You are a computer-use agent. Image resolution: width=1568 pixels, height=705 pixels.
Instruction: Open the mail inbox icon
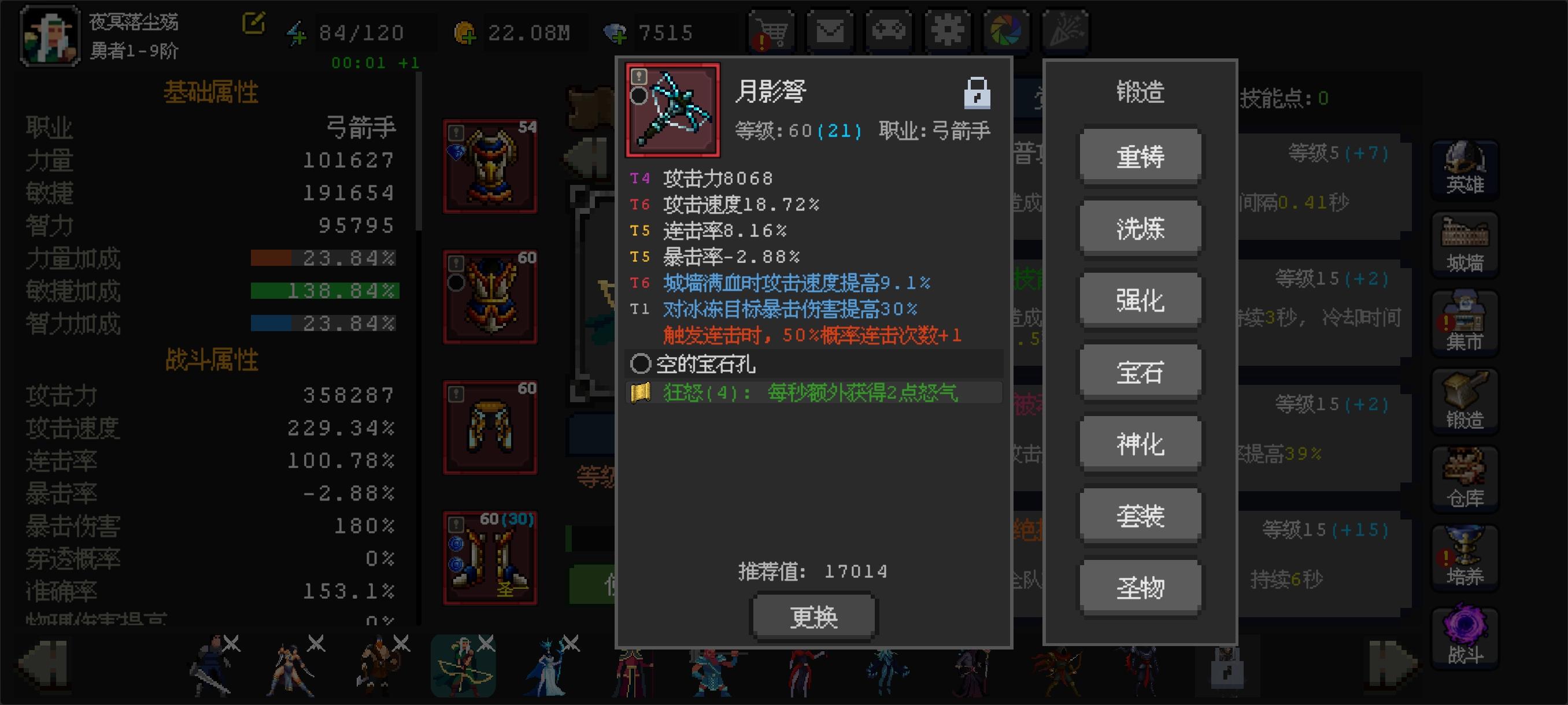(x=828, y=29)
